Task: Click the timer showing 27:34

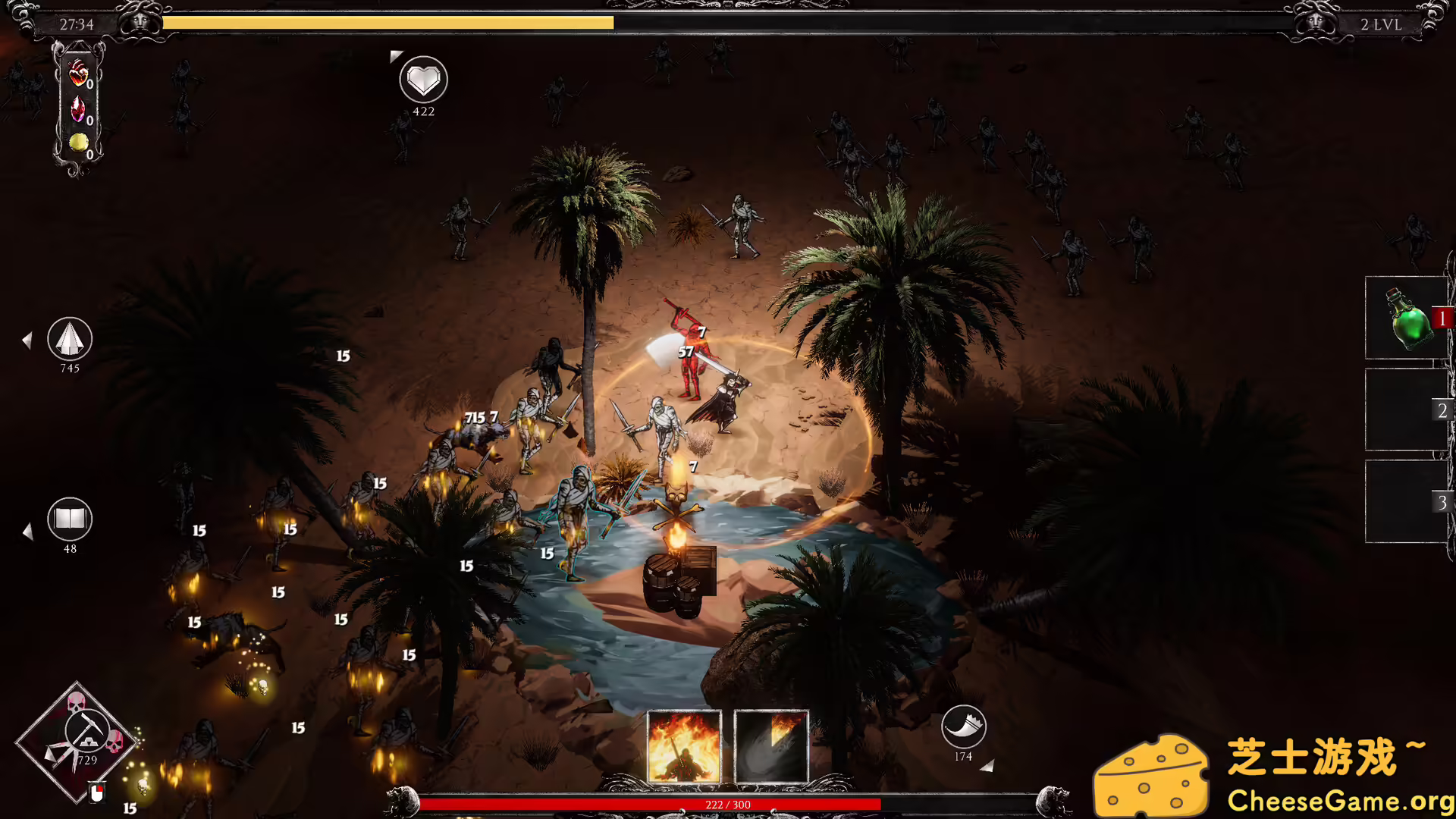Action: click(x=77, y=24)
